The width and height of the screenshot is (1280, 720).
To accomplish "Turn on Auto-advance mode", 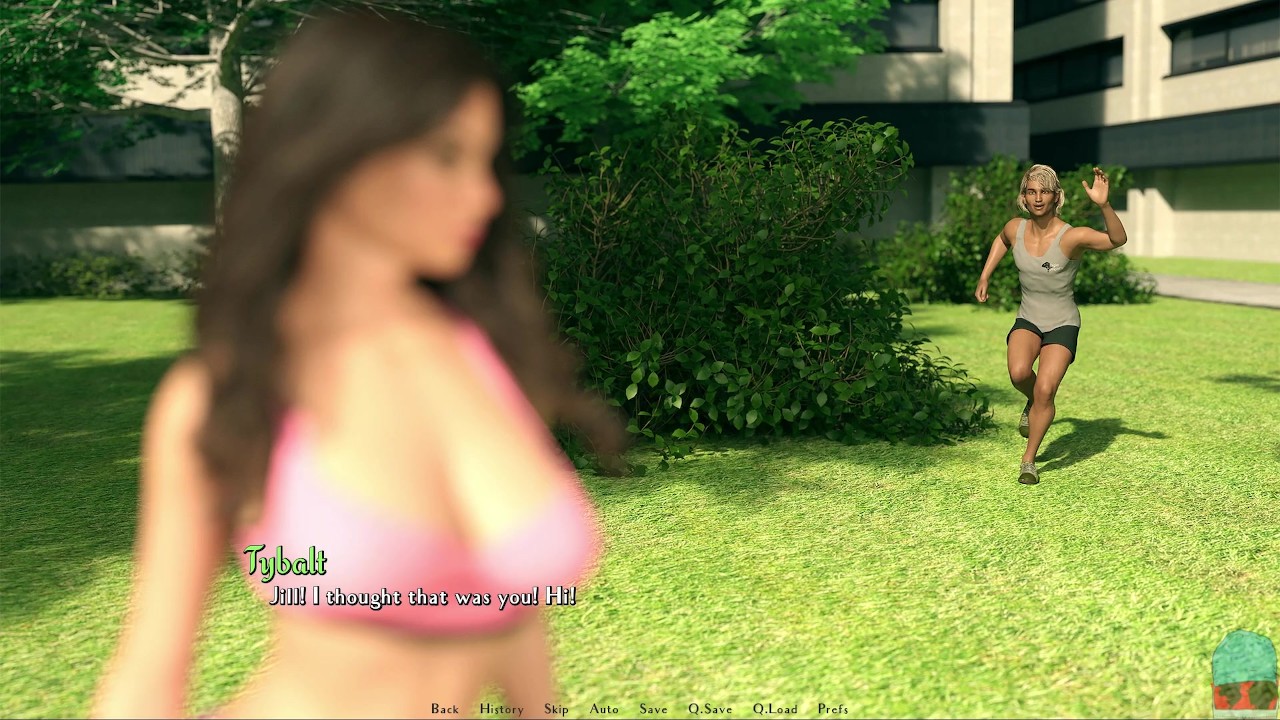I will point(604,709).
